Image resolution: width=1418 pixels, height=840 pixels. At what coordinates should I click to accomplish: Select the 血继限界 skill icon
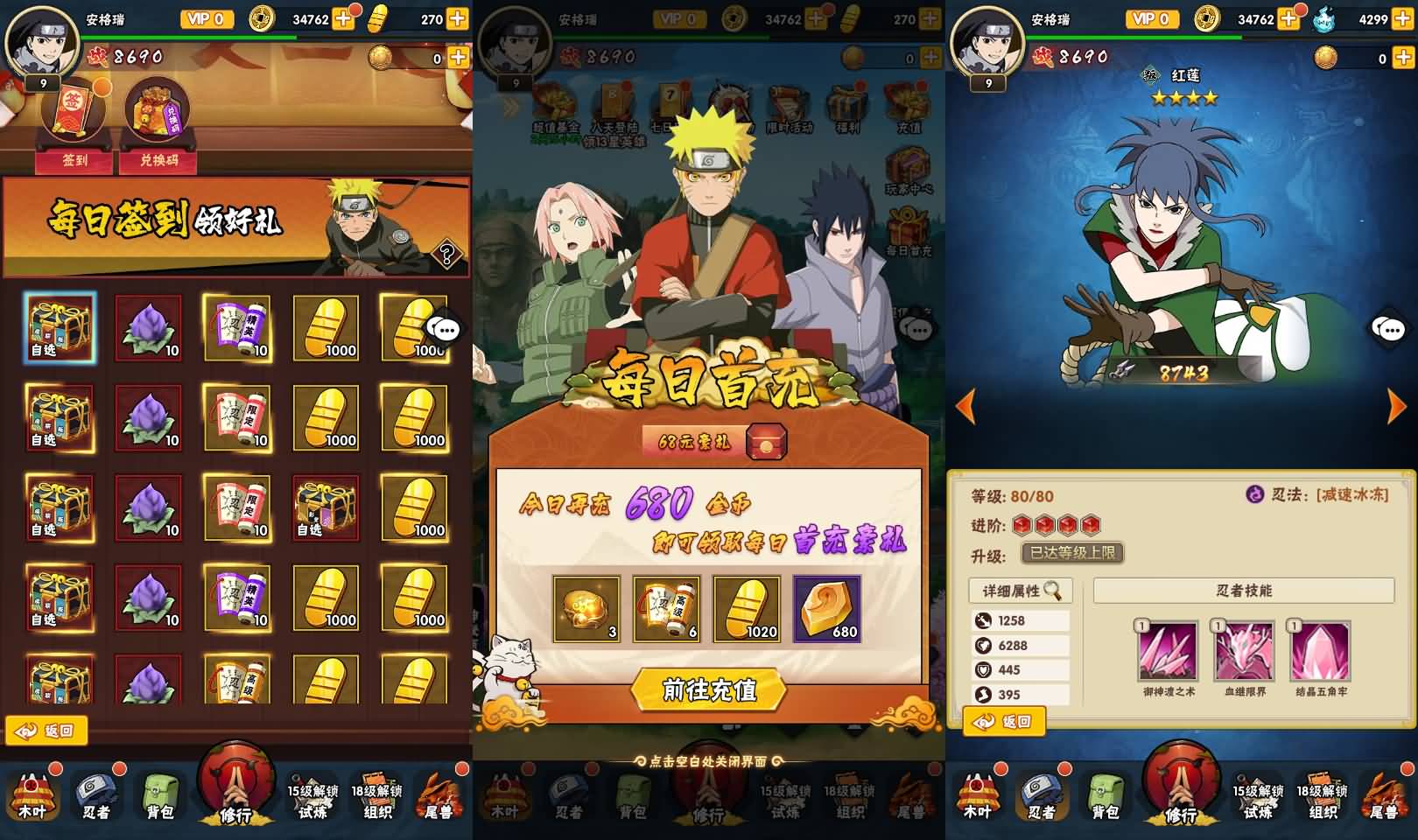coord(1244,652)
